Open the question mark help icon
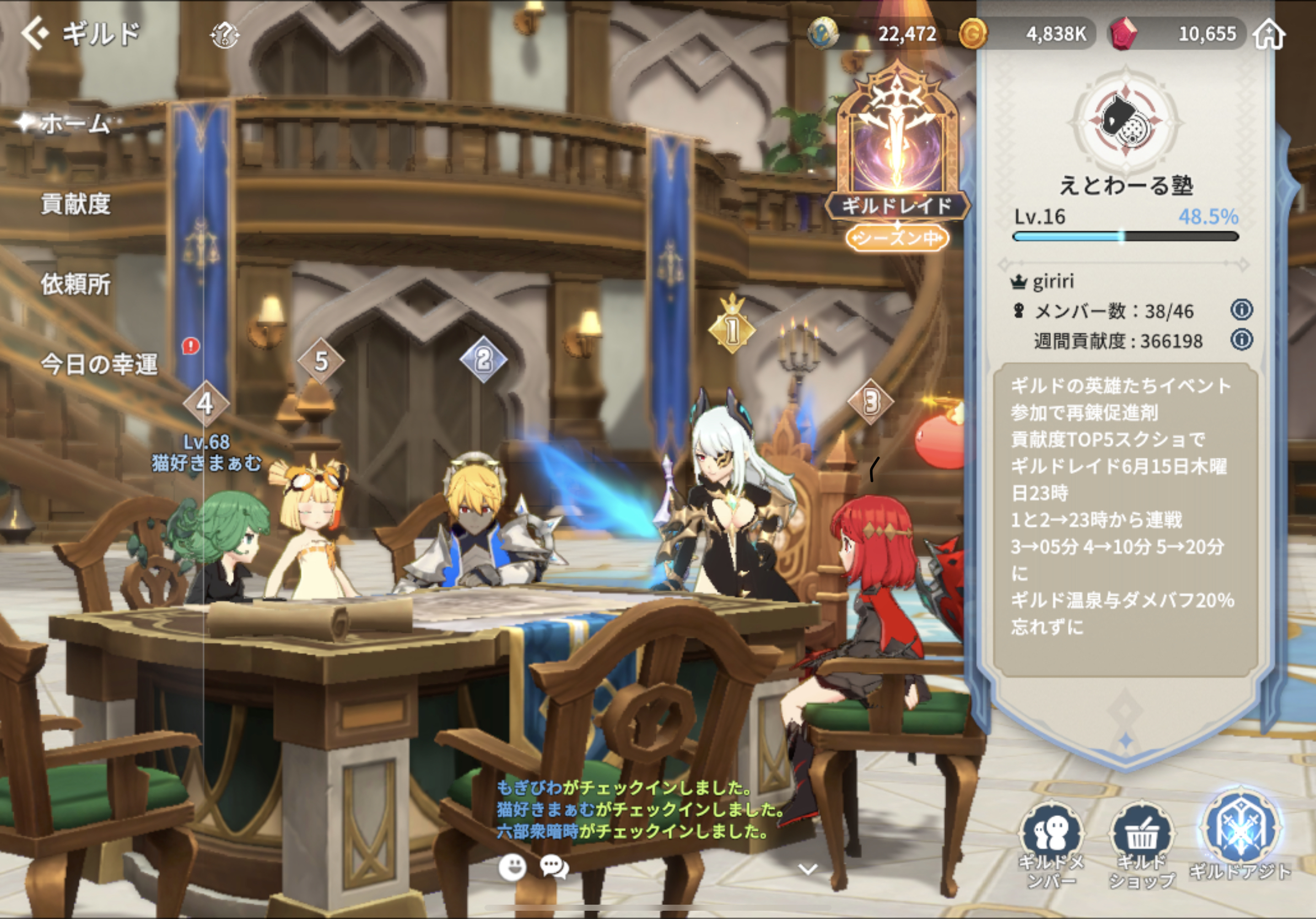This screenshot has height=919, width=1316. click(225, 35)
